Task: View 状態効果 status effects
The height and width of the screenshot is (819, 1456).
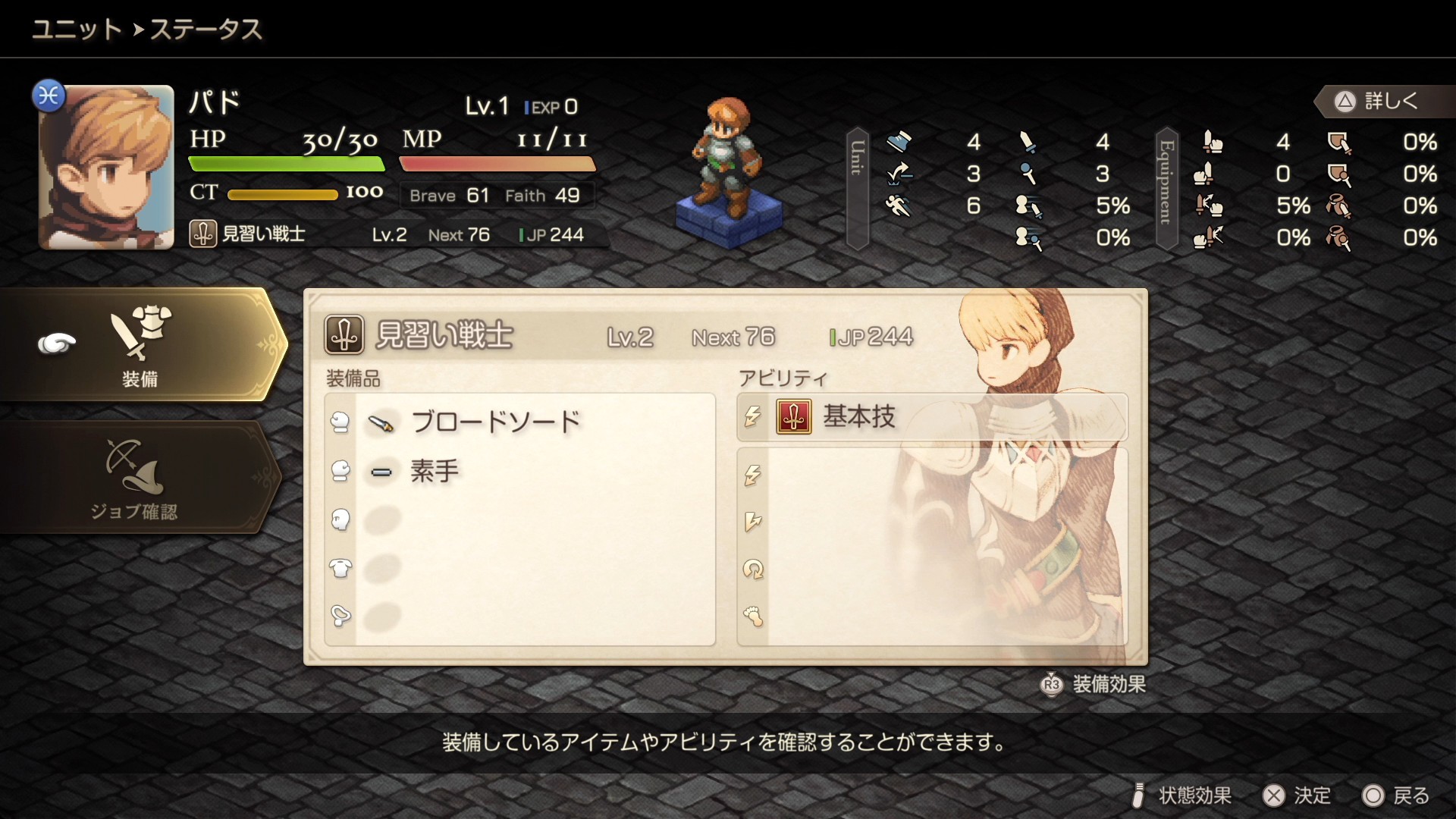Action: point(1183,795)
